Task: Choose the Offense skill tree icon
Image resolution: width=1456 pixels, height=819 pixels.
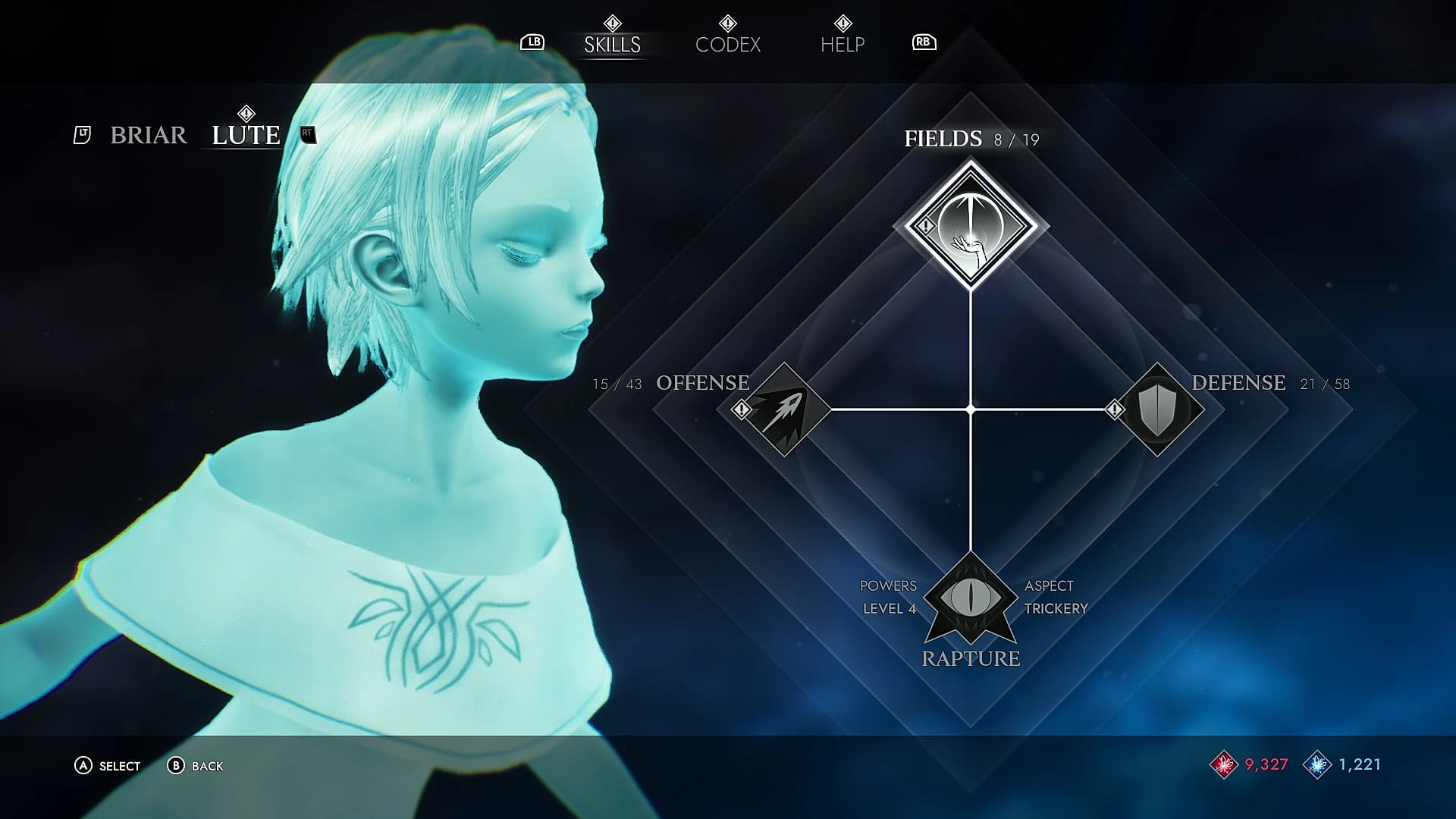Action: (782, 409)
